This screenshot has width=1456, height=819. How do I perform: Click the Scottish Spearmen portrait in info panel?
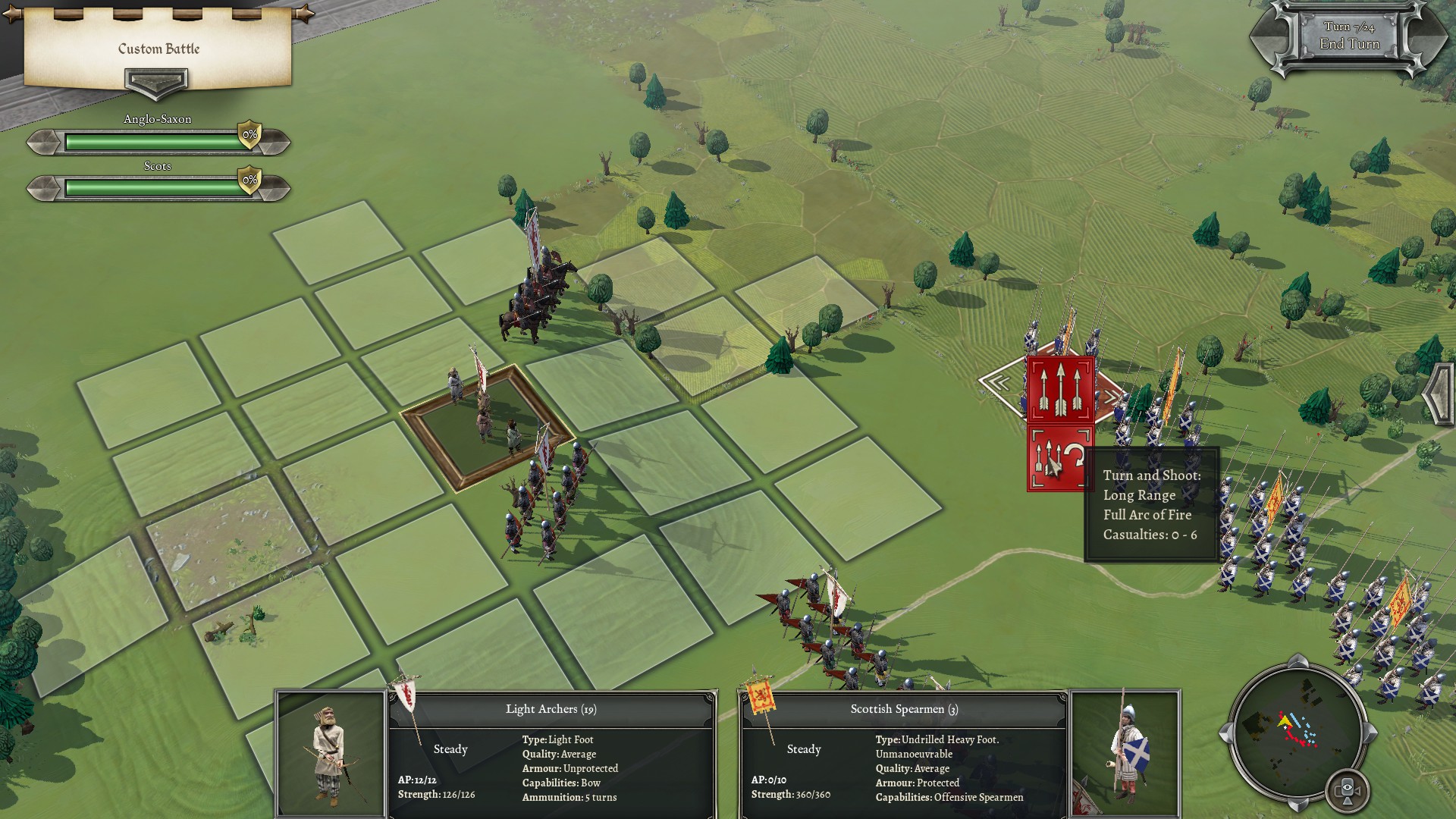(x=1125, y=753)
